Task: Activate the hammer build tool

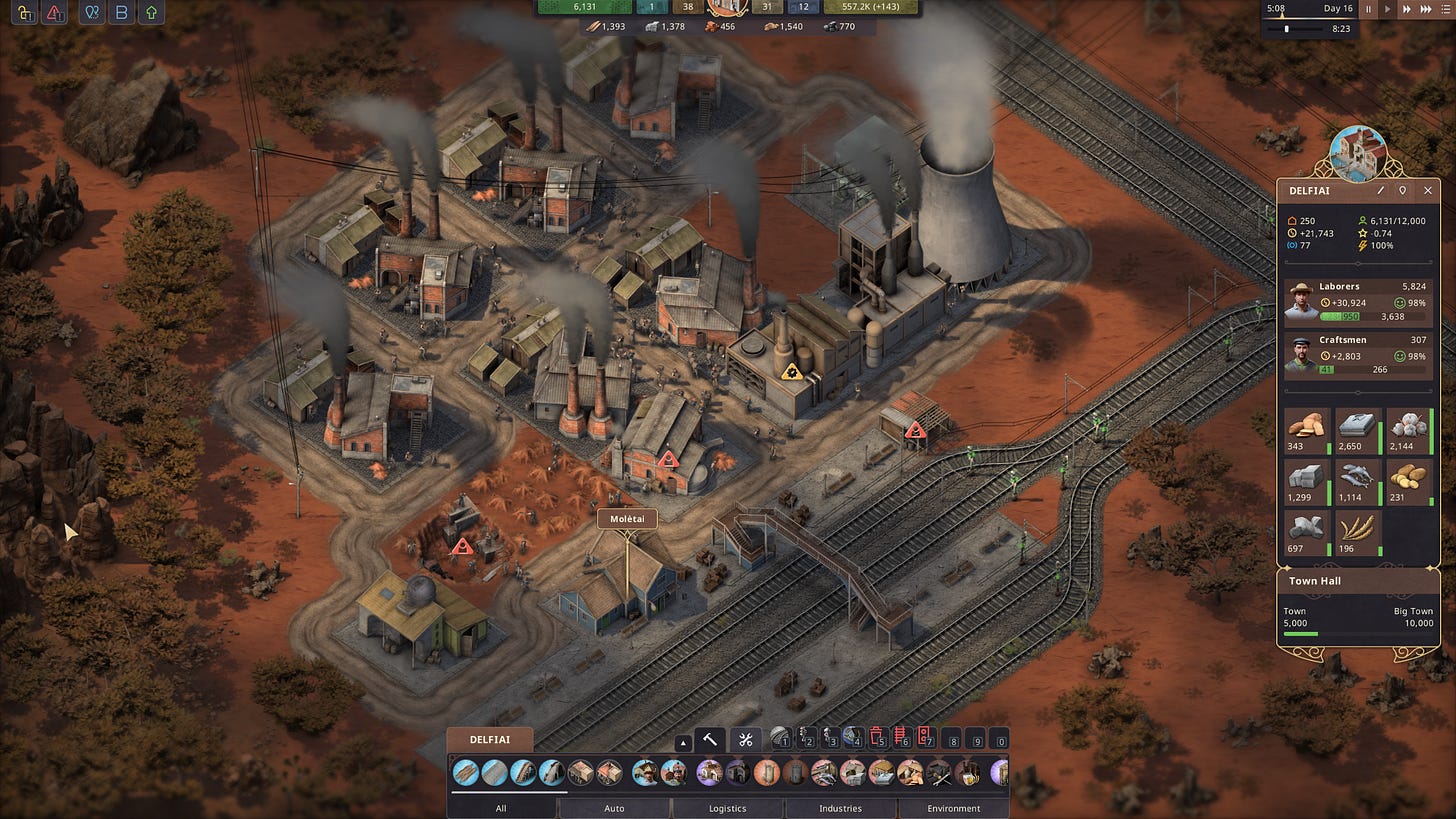Action: pos(710,740)
